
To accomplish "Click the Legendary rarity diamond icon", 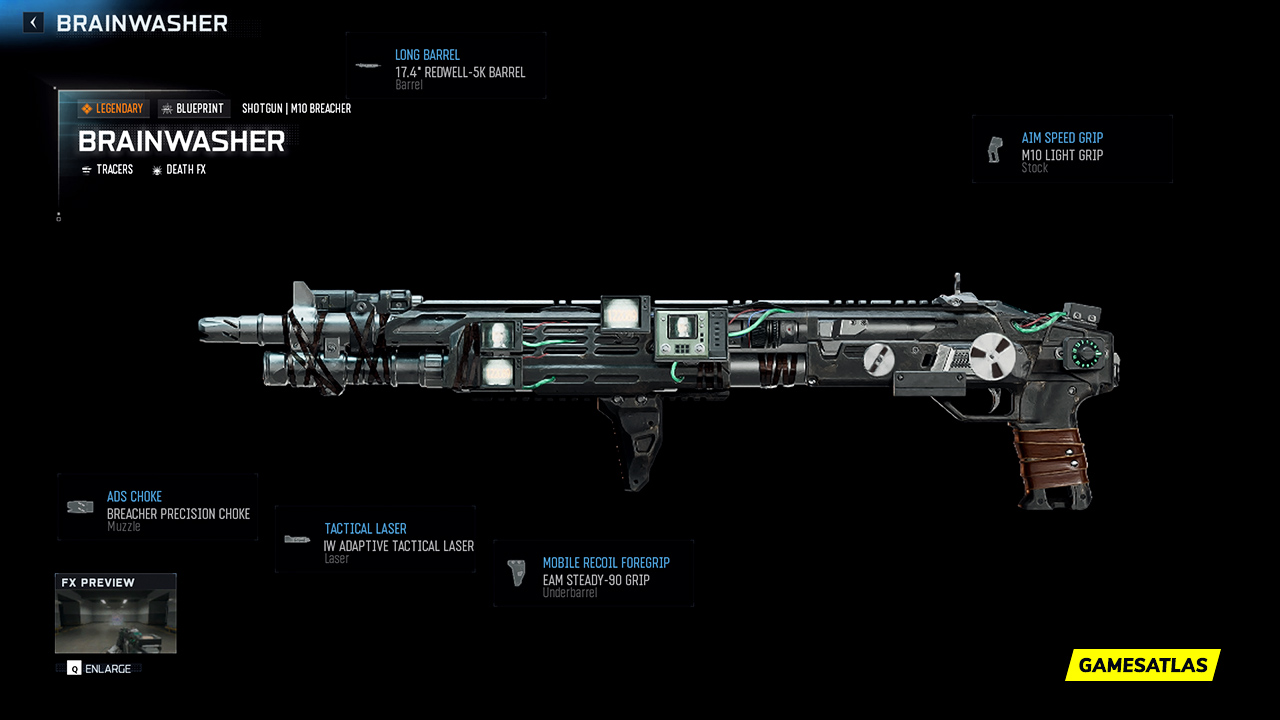I will (85, 108).
